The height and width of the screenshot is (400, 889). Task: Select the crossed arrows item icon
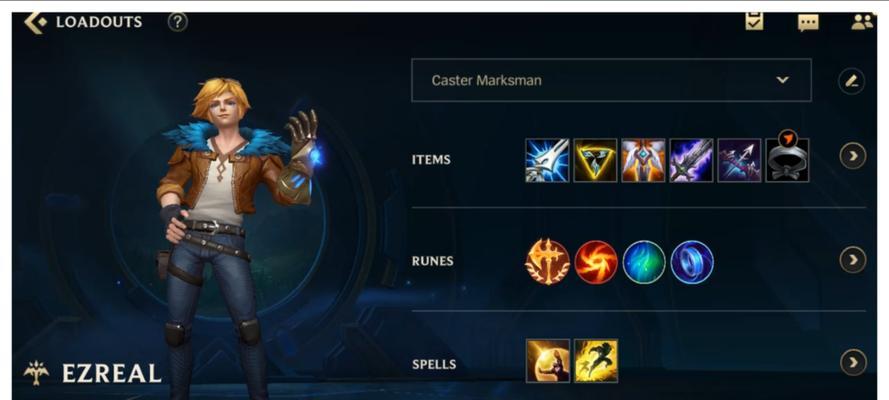pos(739,160)
